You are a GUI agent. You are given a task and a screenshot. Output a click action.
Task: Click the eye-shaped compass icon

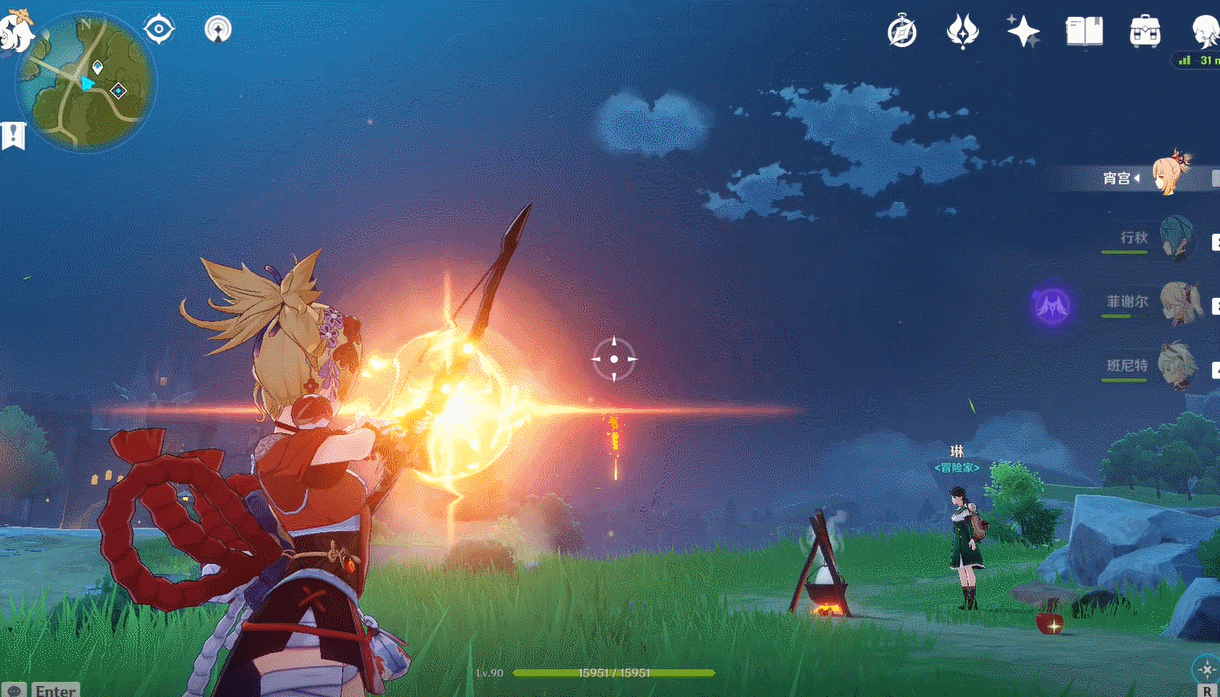point(159,29)
